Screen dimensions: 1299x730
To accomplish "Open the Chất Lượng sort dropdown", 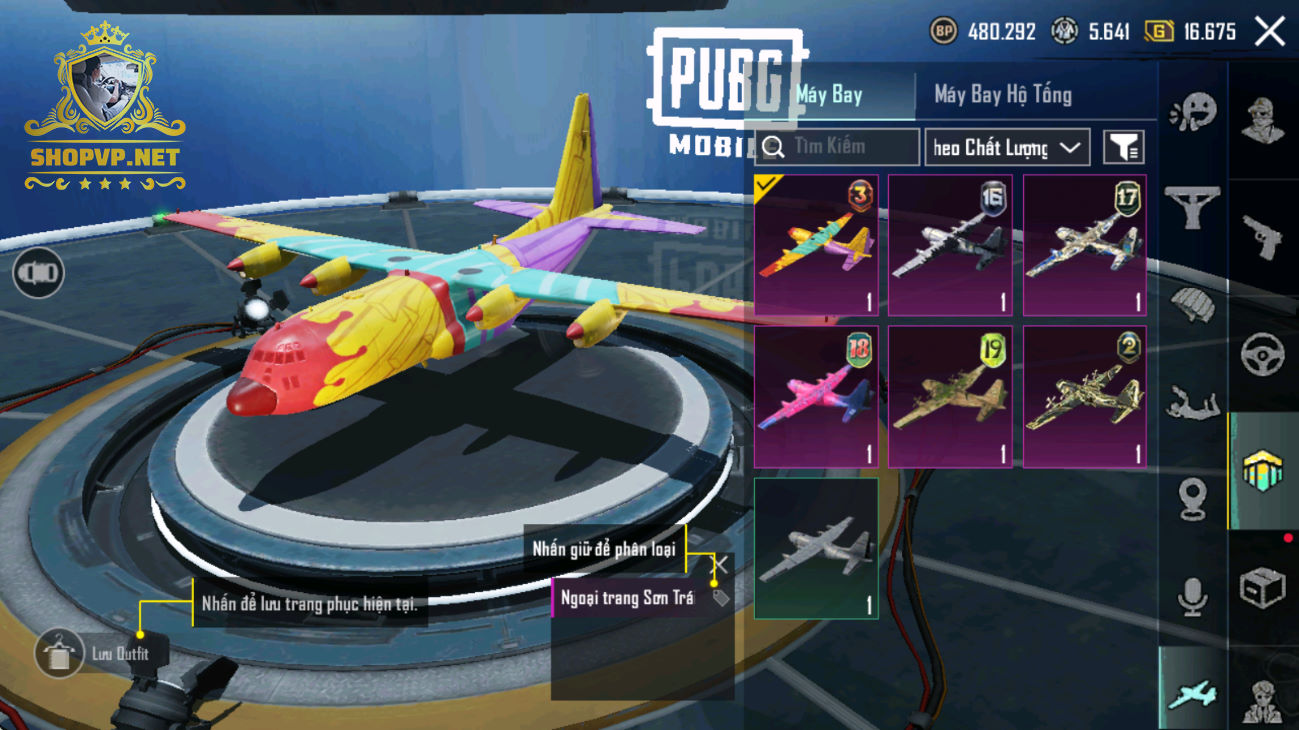I will (x=1006, y=148).
